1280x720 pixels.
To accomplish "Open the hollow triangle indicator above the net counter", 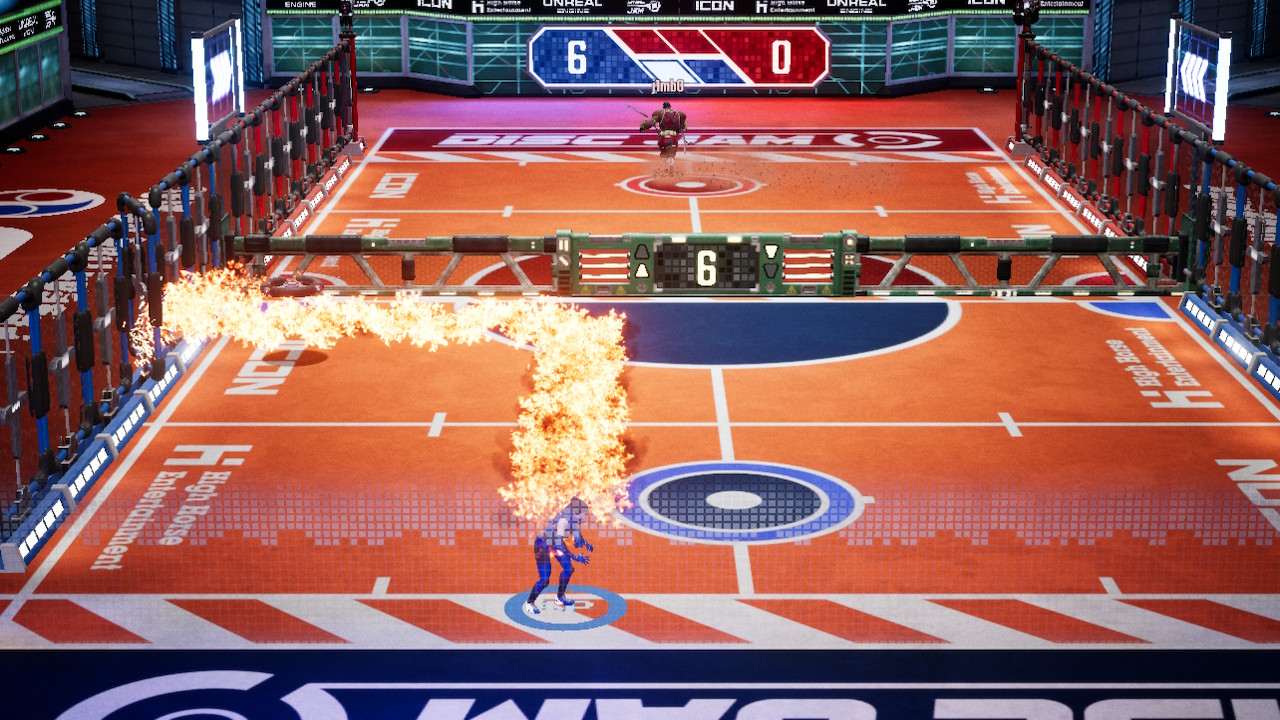I will click(641, 253).
